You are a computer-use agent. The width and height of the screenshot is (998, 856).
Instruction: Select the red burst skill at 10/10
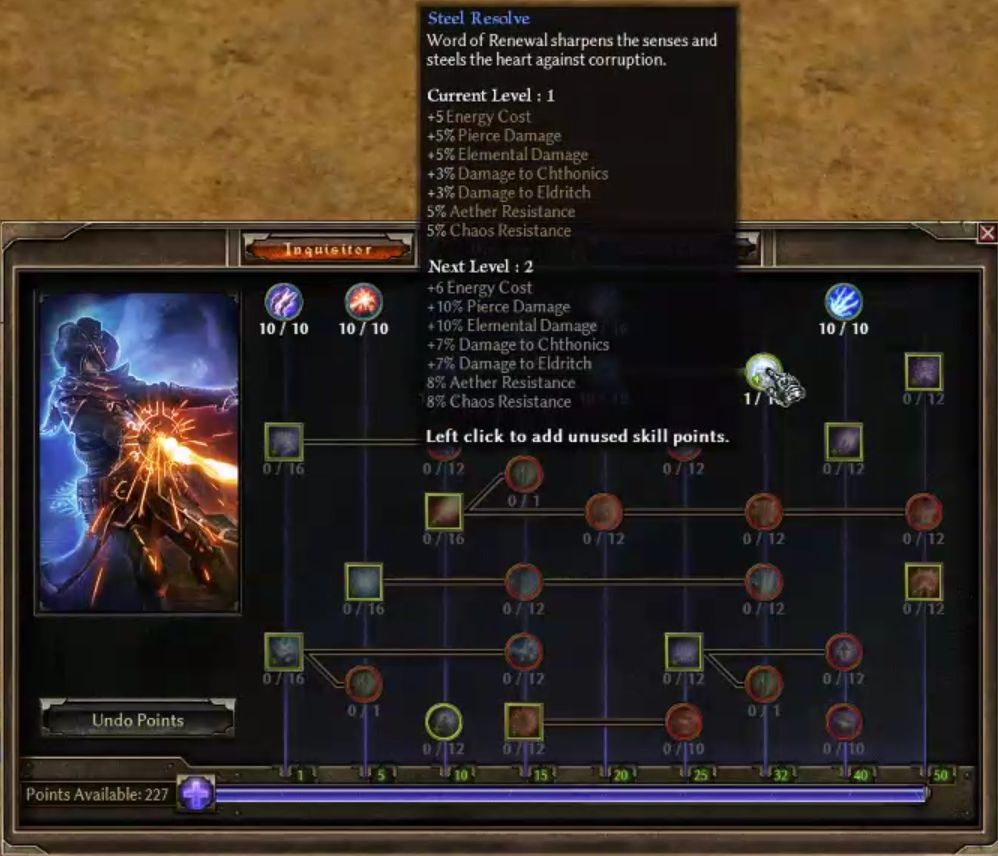pos(363,301)
